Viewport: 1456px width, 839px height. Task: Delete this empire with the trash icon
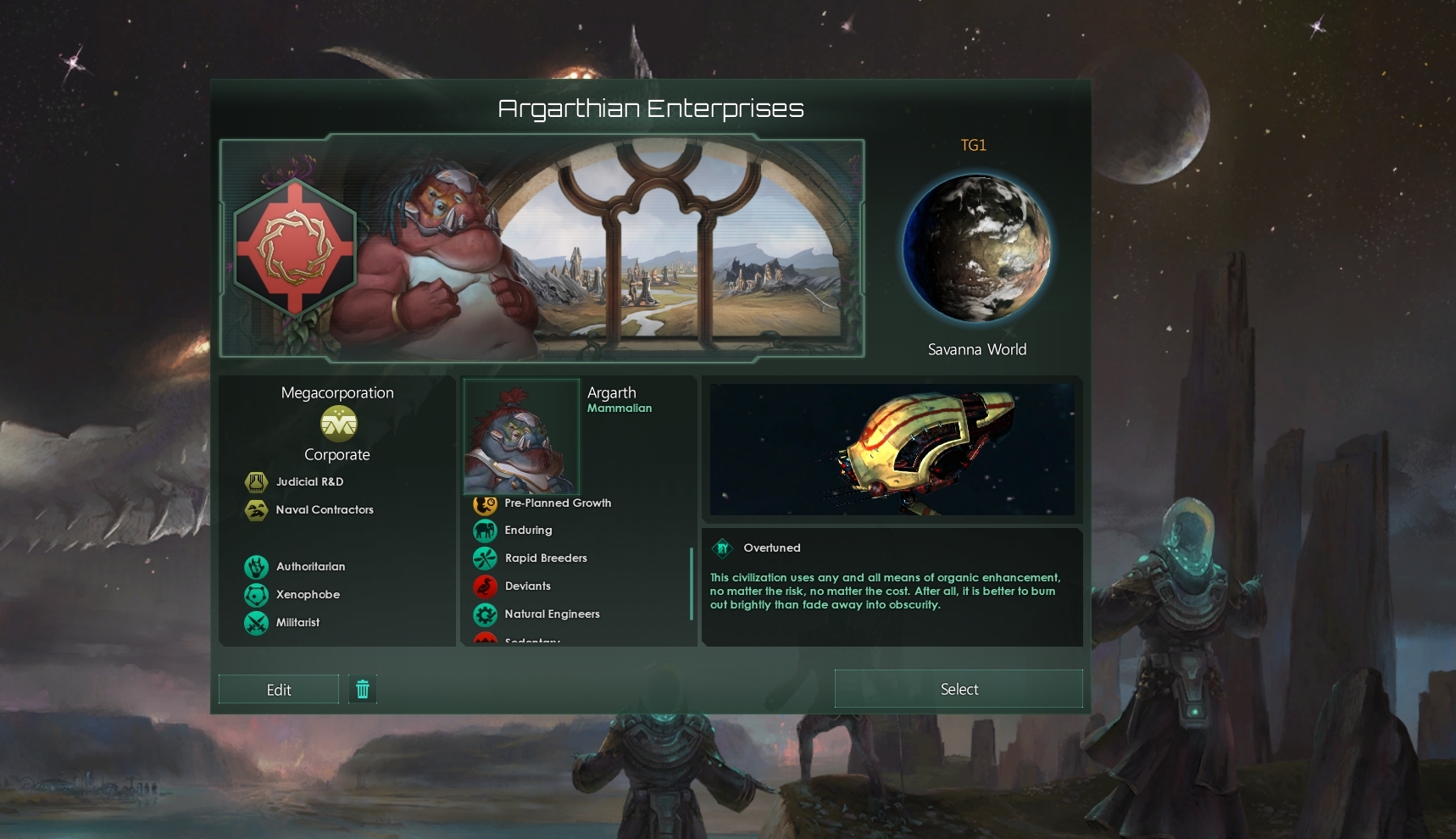click(x=363, y=689)
